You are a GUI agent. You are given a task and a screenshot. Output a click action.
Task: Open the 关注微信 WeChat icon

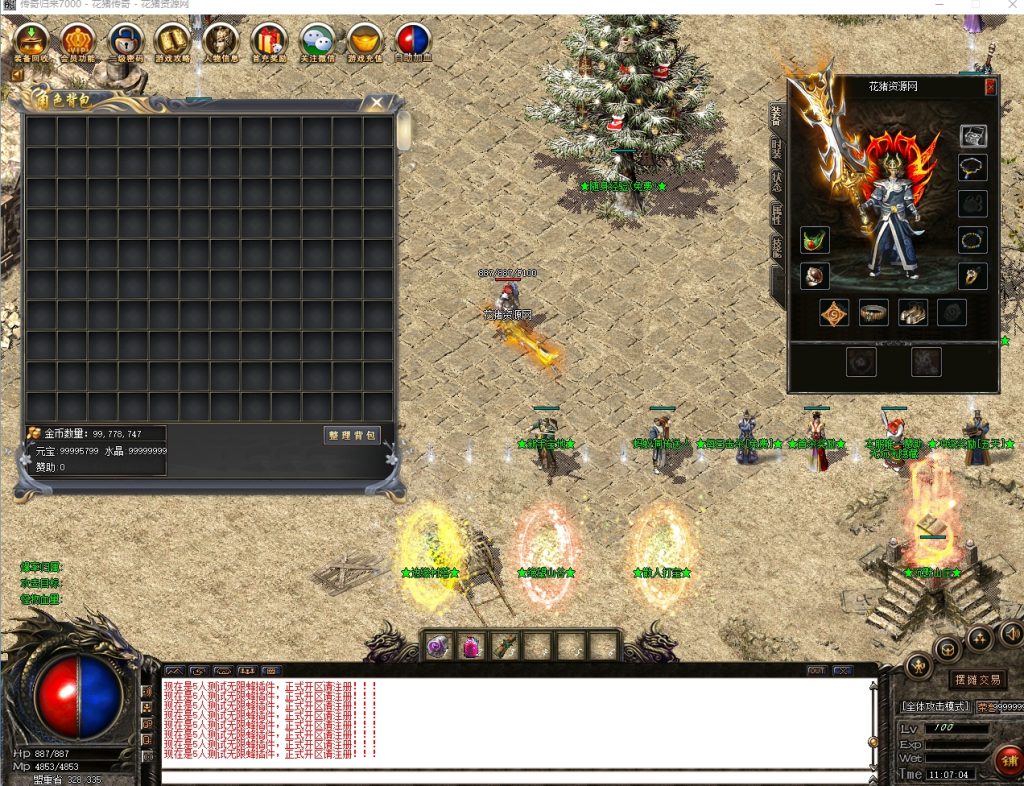point(317,42)
